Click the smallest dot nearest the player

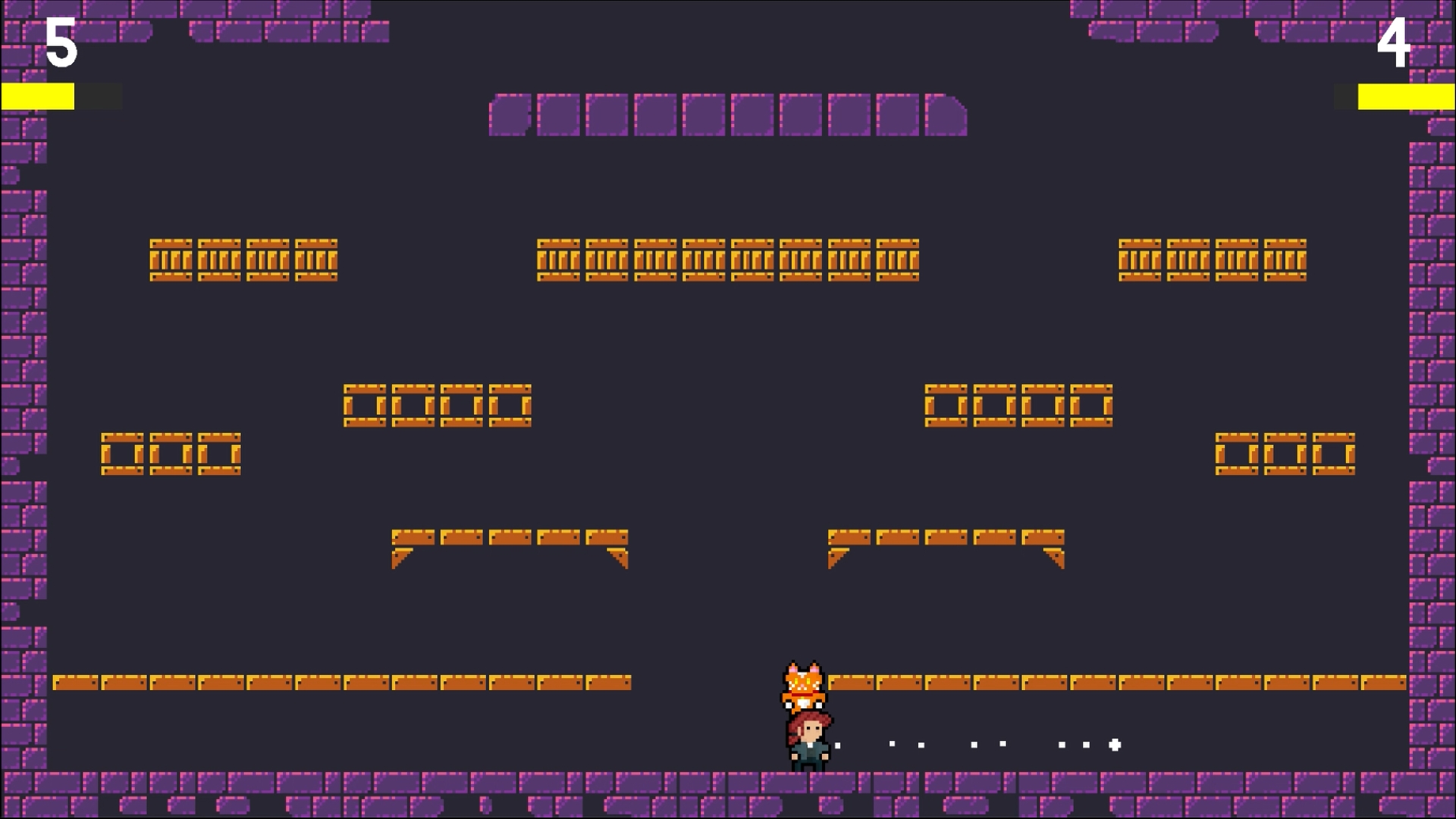[837, 745]
